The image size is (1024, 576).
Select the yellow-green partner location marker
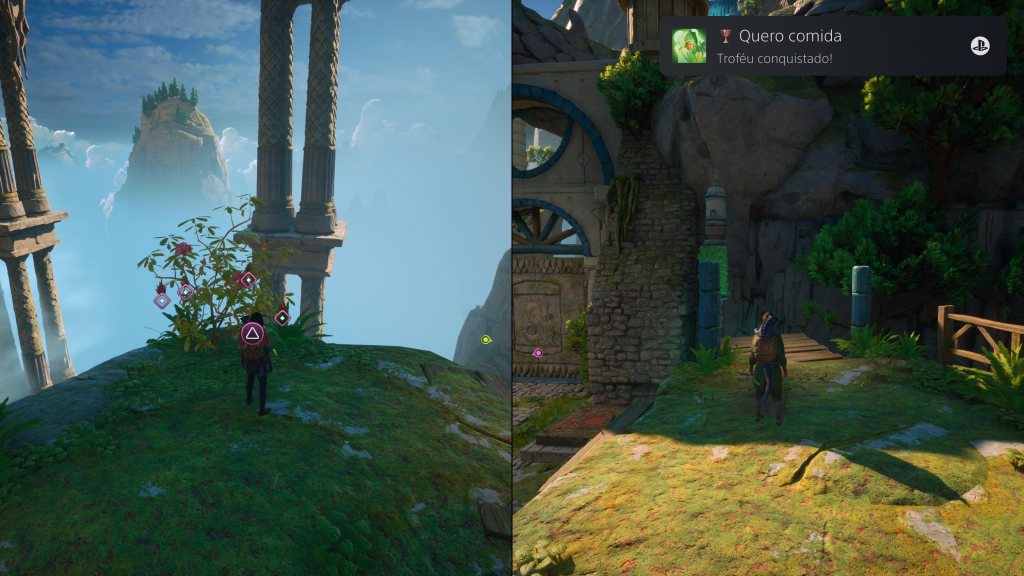pos(486,340)
